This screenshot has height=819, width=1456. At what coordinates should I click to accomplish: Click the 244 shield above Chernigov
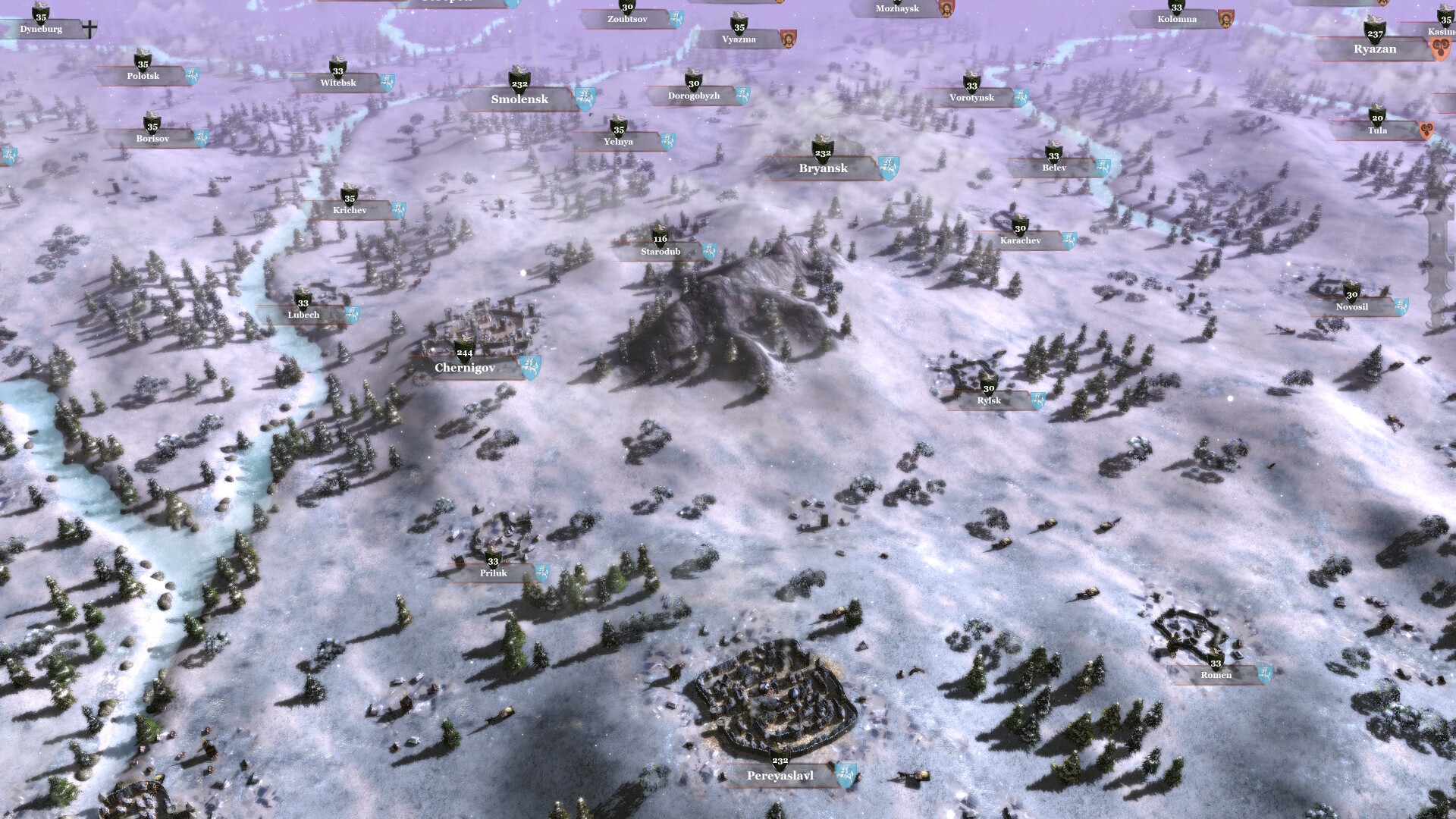coord(463,352)
